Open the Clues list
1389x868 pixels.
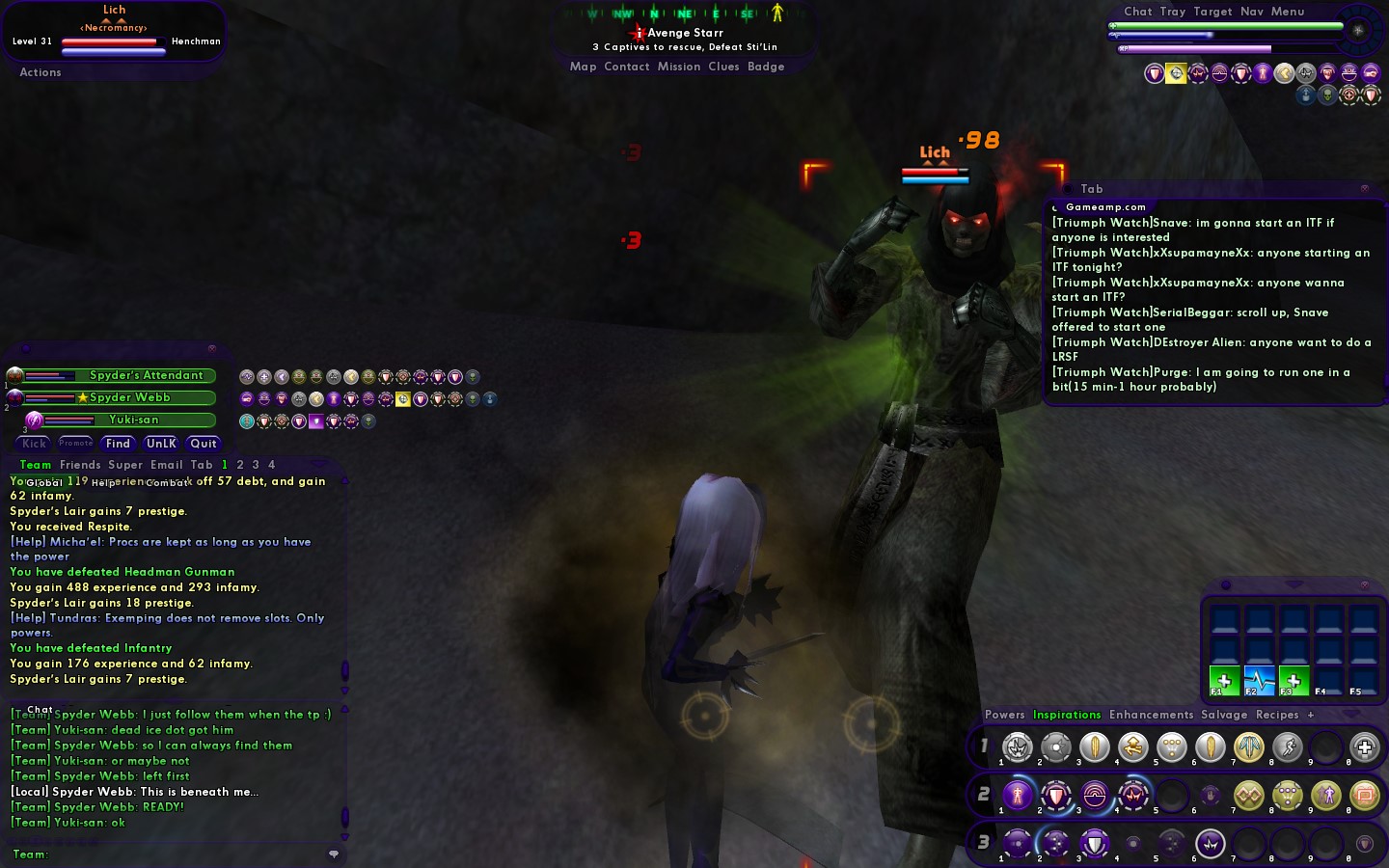pyautogui.click(x=723, y=67)
